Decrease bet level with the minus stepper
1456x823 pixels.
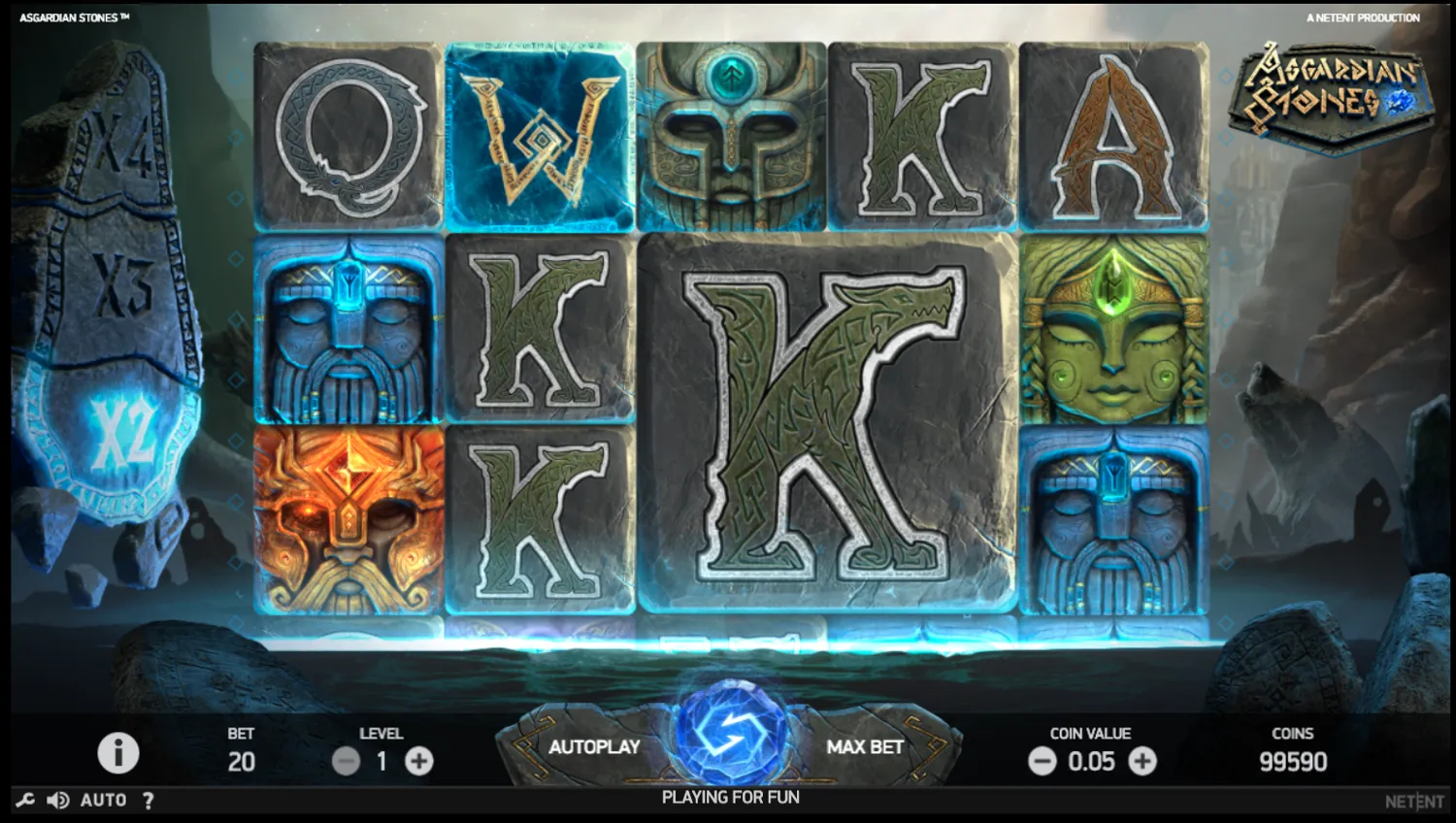click(347, 761)
